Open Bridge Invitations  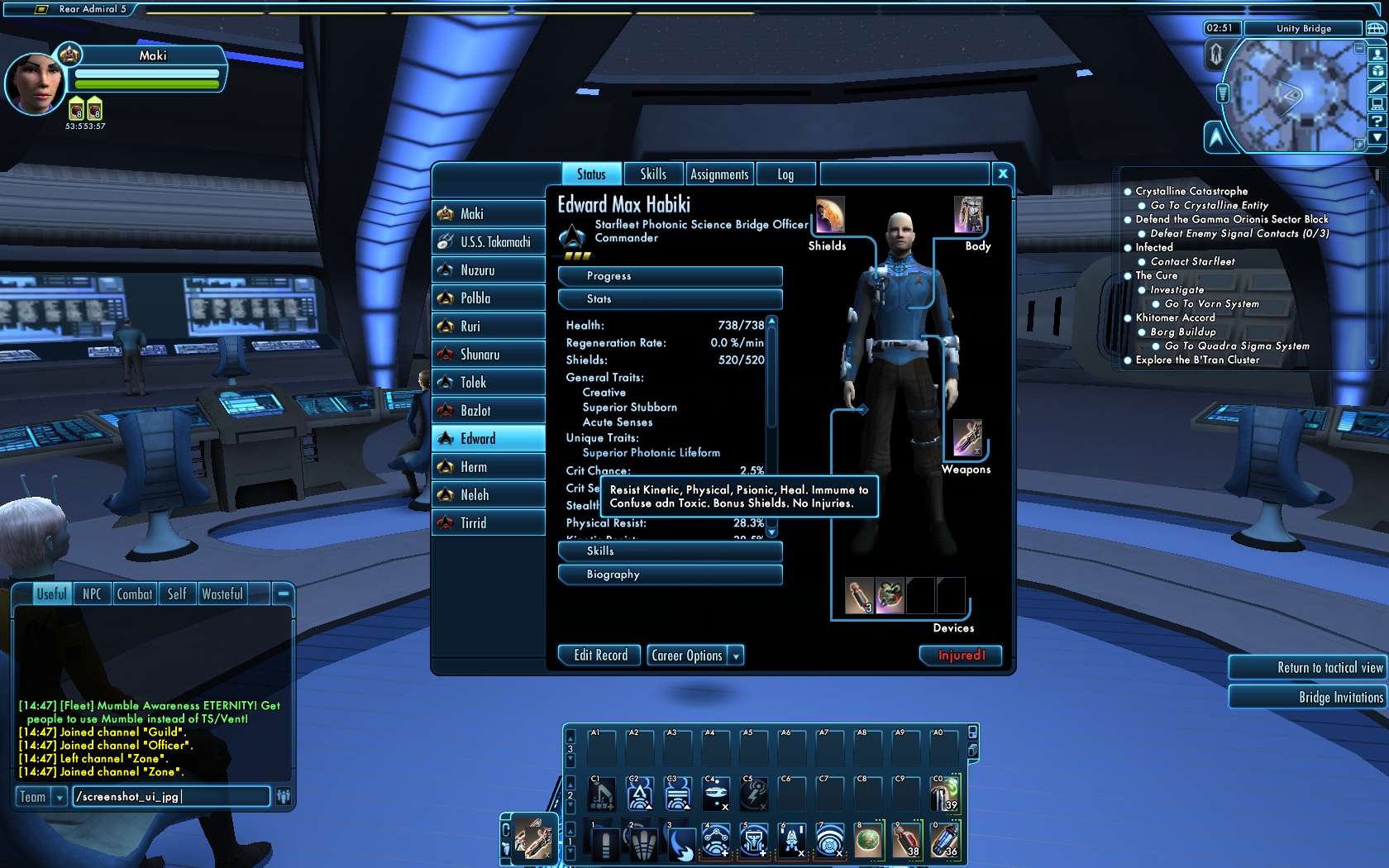(1306, 698)
